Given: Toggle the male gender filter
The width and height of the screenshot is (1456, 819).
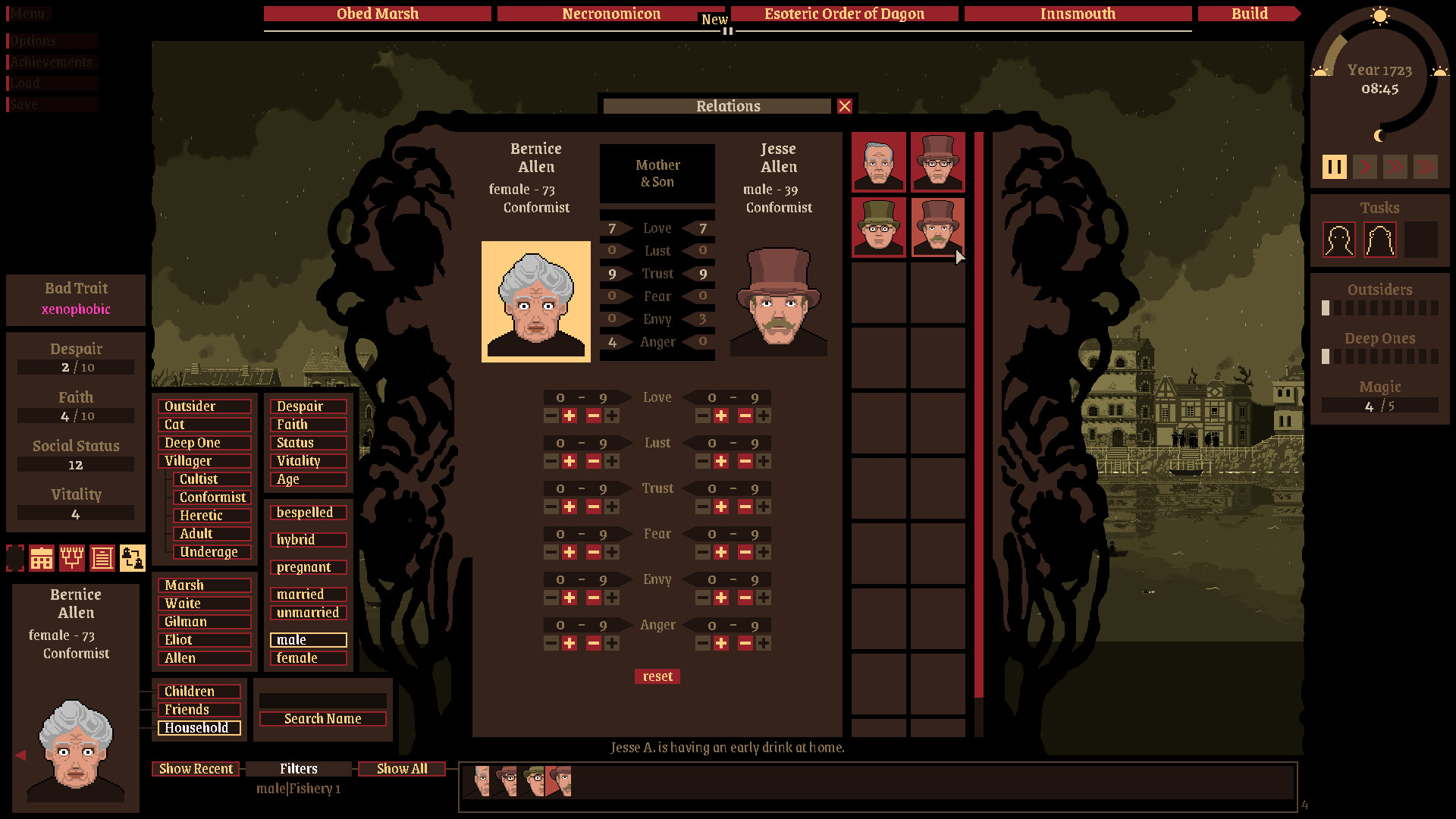Looking at the screenshot, I should coord(307,640).
